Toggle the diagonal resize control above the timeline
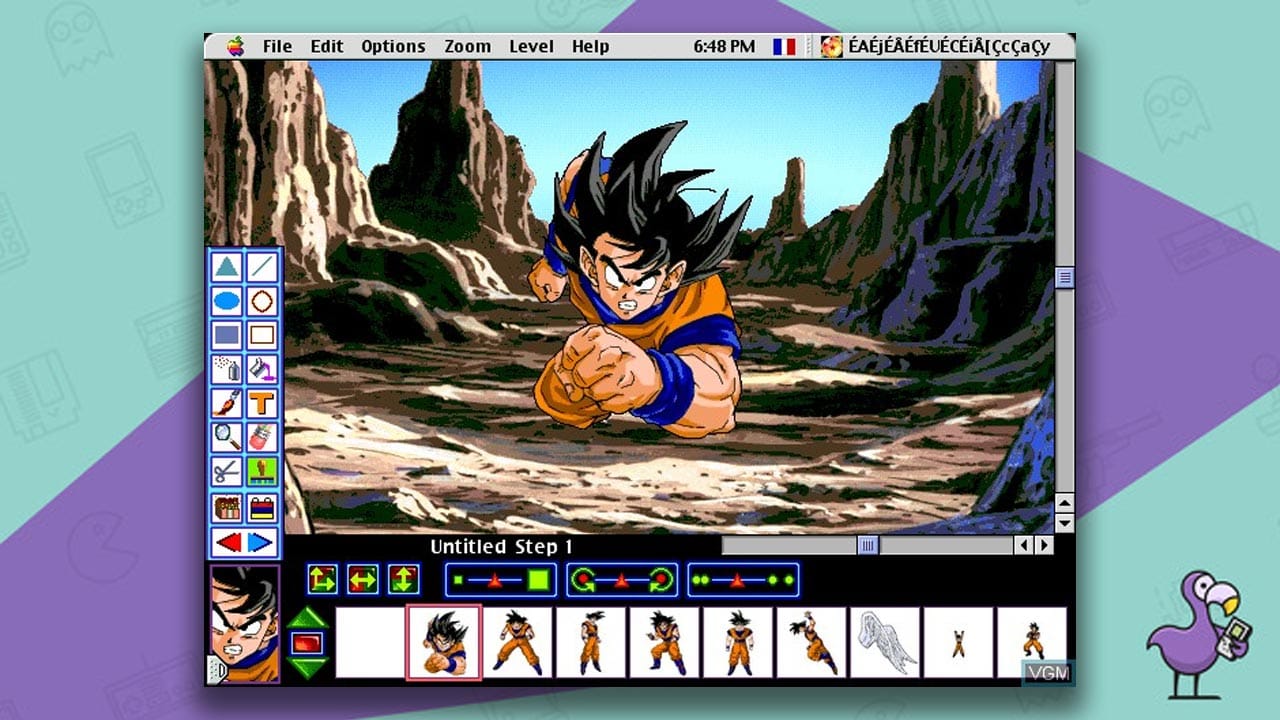The height and width of the screenshot is (720, 1280). (x=322, y=579)
